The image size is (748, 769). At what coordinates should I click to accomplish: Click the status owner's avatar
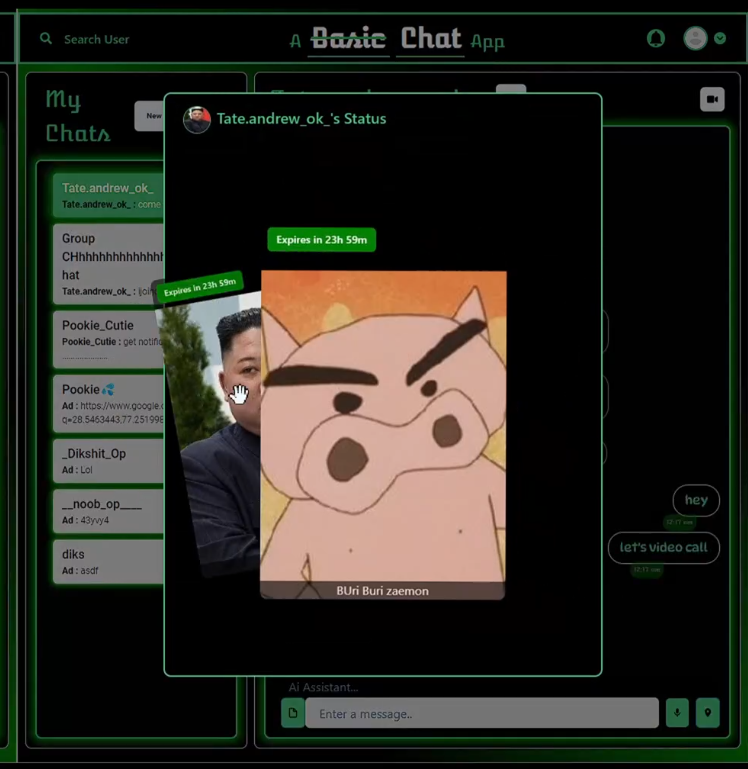[197, 119]
